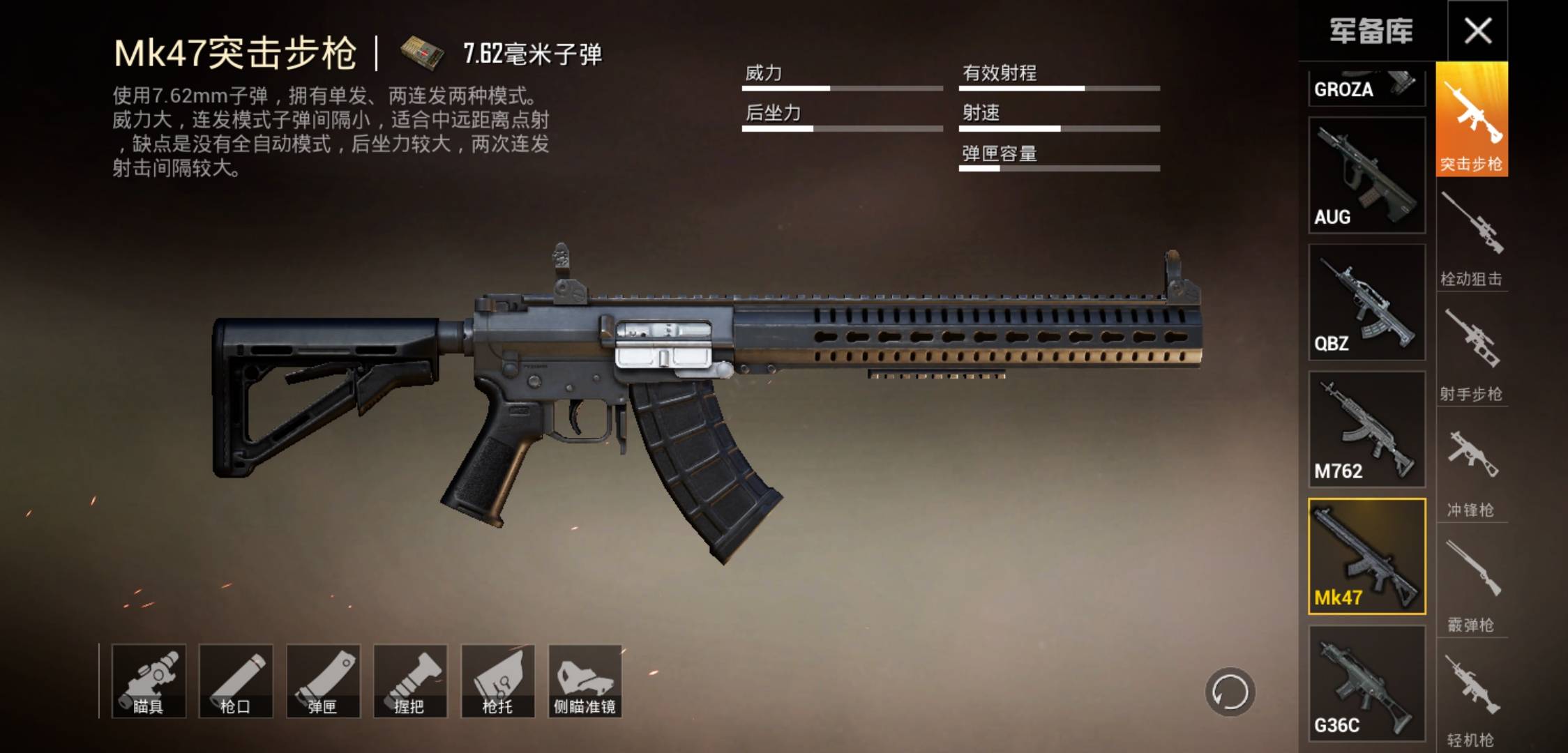
Task: Select the 握把 grip attachment slot
Action: coord(410,680)
